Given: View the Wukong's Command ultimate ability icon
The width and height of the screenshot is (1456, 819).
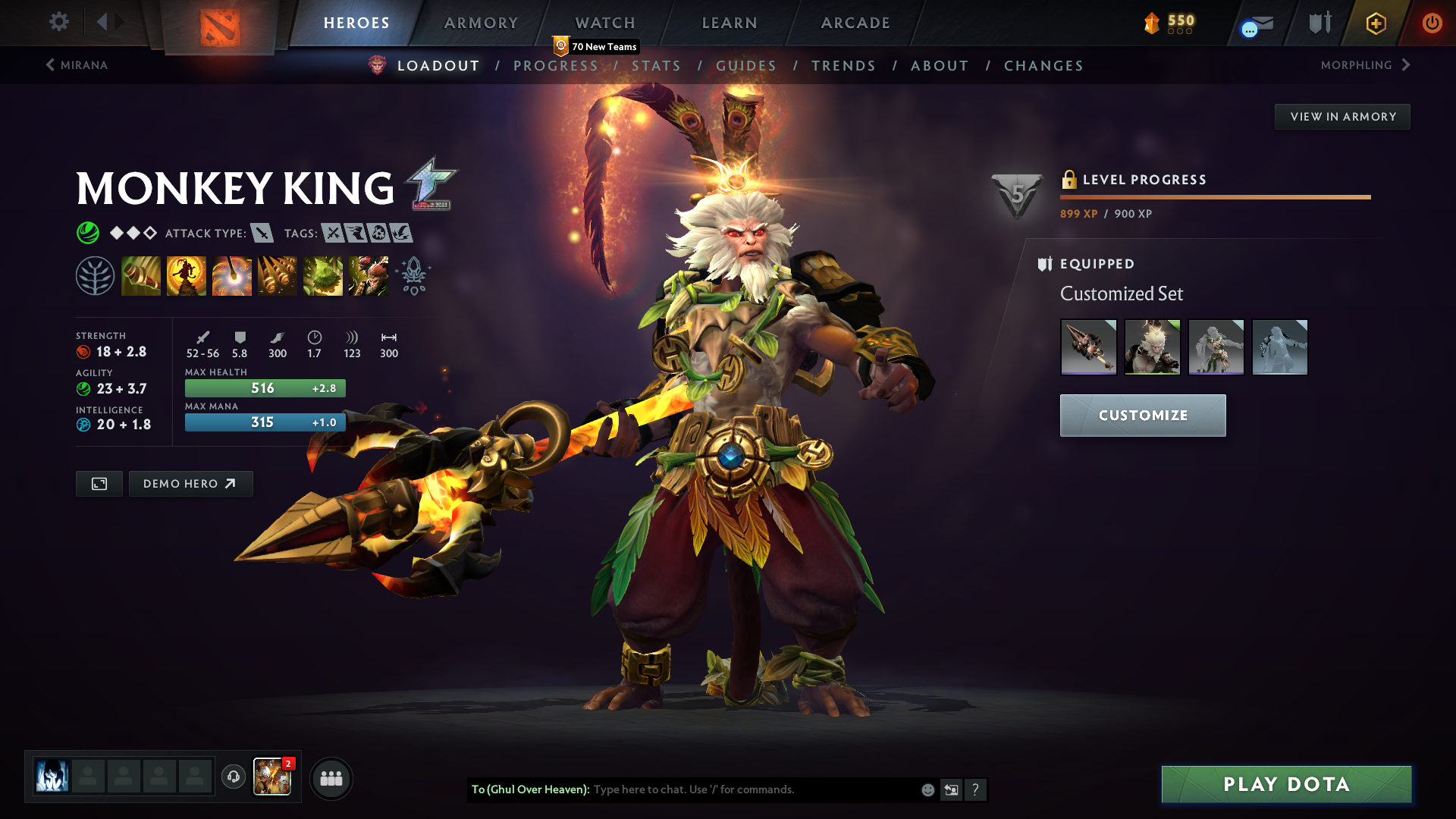Looking at the screenshot, I should click(369, 275).
